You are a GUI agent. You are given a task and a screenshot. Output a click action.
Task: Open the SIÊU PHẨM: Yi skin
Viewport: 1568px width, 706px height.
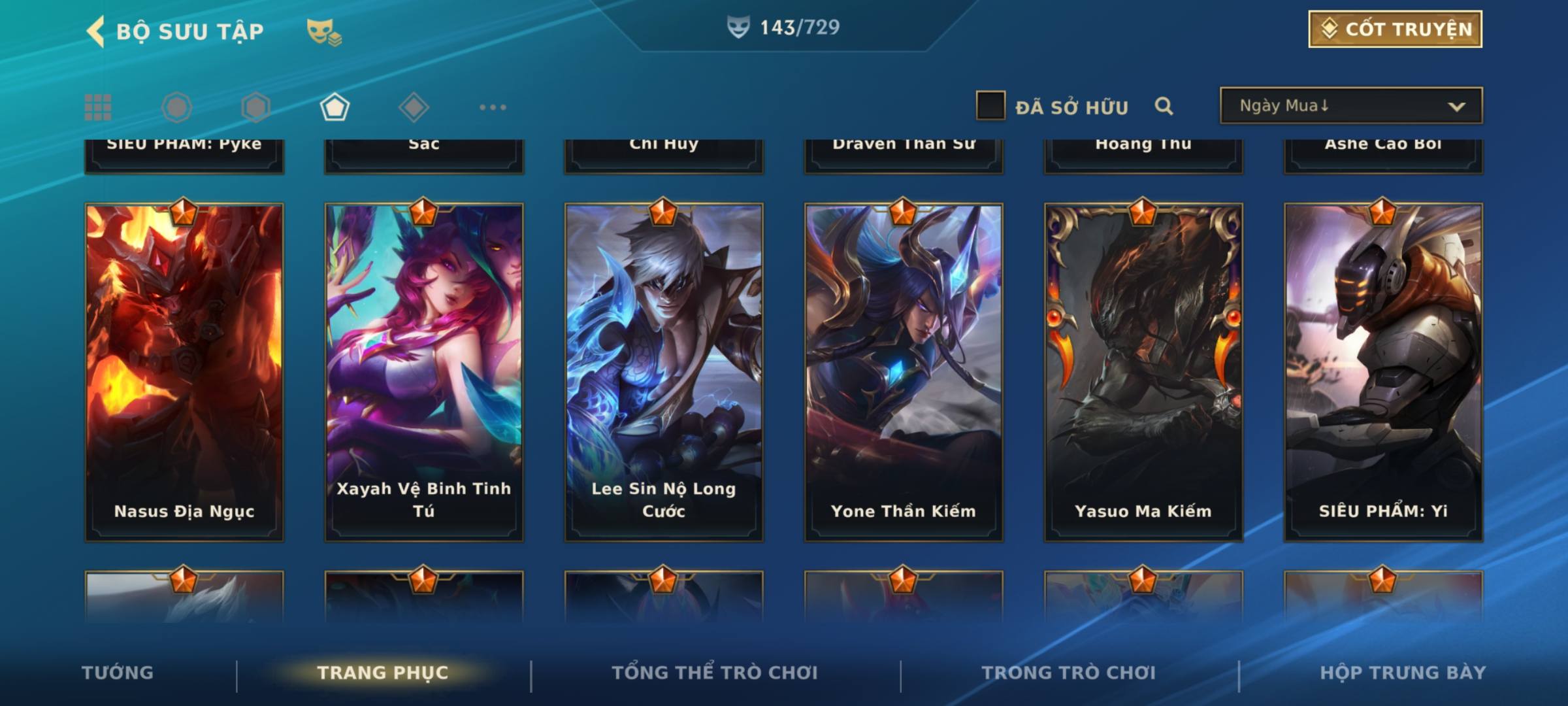(x=1383, y=371)
